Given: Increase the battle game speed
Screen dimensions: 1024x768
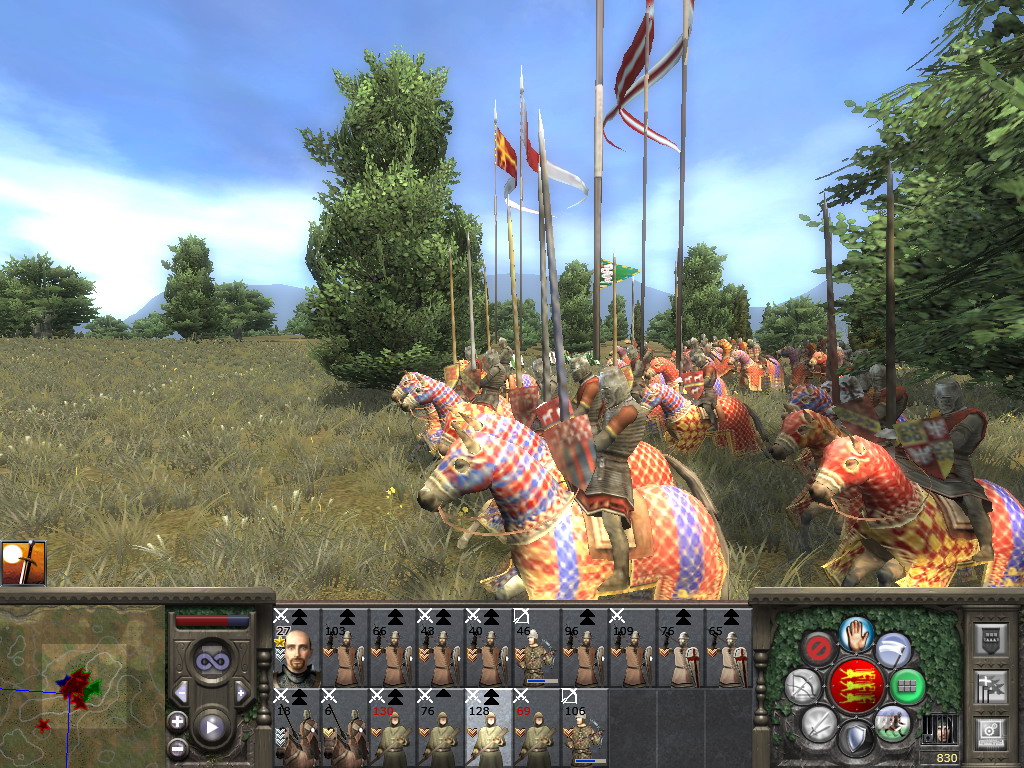Looking at the screenshot, I should click(x=241, y=692).
